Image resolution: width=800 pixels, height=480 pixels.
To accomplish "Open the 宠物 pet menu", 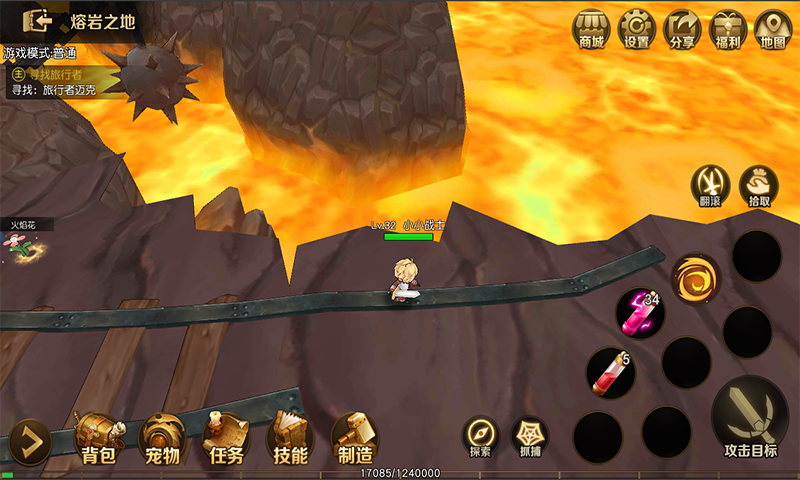I will tap(161, 440).
